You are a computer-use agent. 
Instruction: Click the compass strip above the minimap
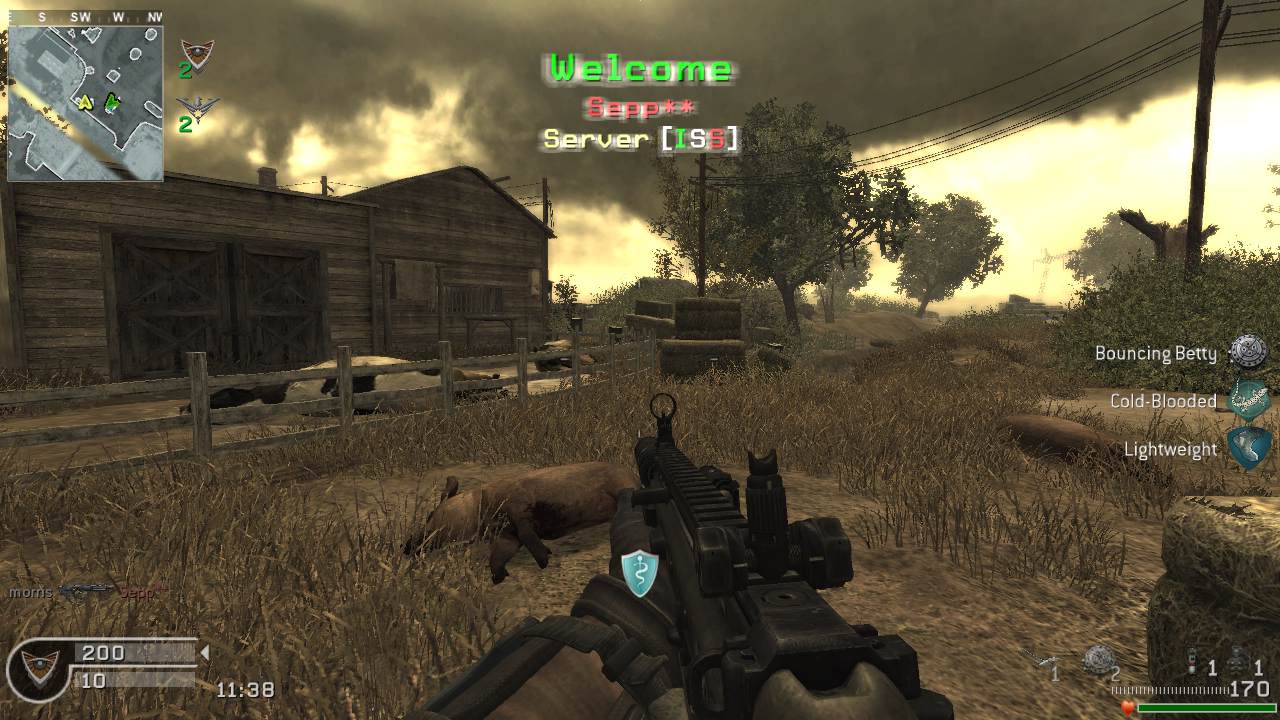click(85, 17)
